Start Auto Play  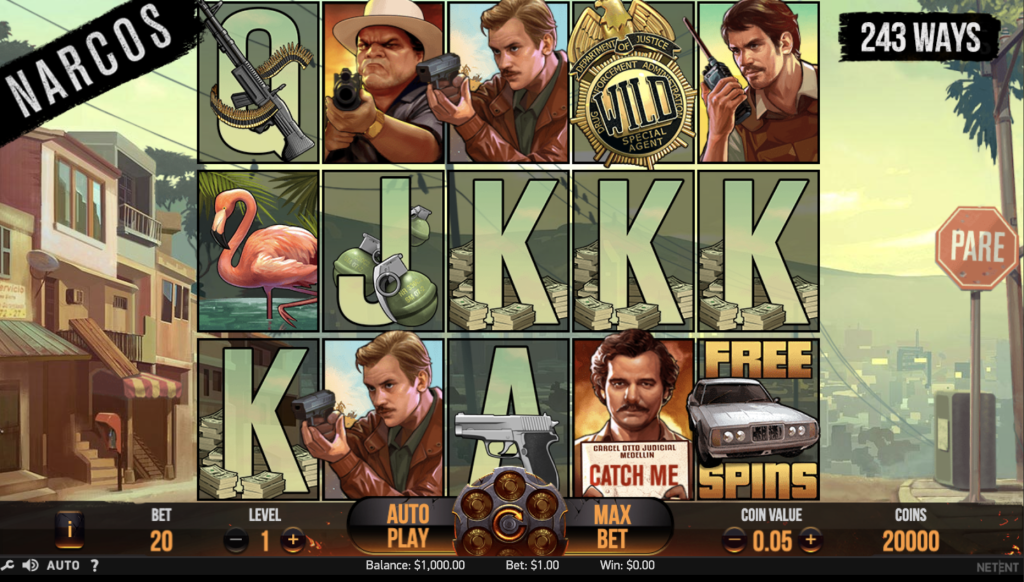pyautogui.click(x=408, y=527)
